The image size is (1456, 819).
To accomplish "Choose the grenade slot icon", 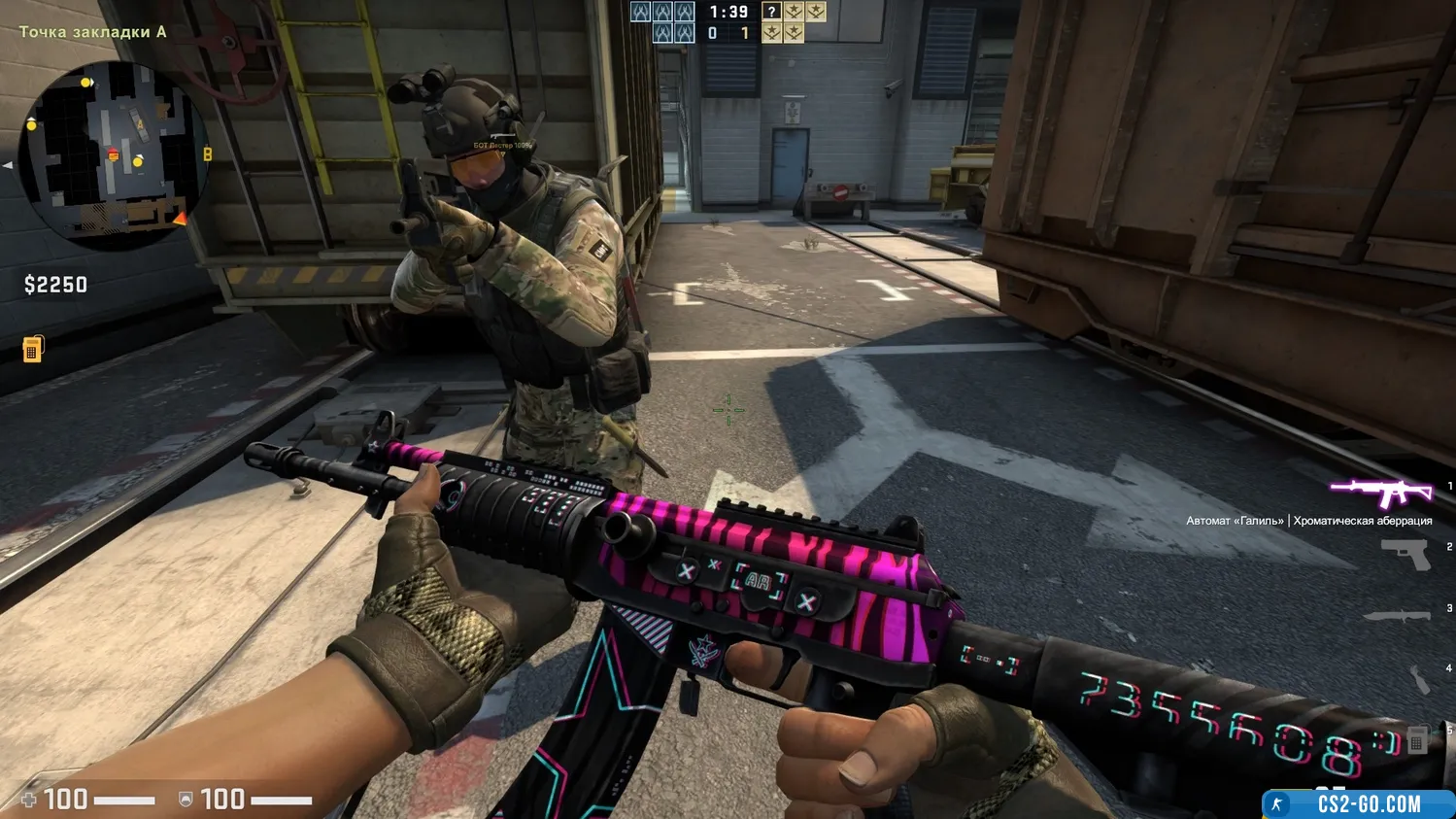I will (x=1419, y=678).
